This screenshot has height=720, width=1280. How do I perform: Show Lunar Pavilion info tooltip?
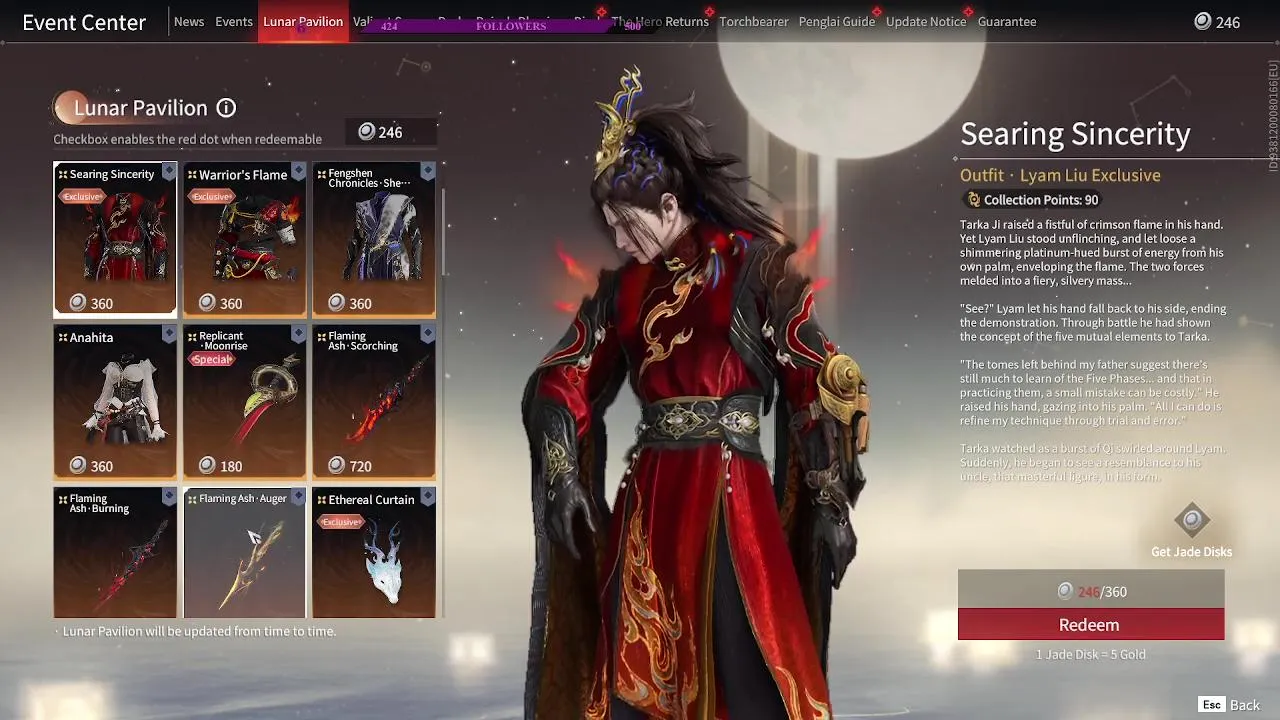tap(227, 108)
